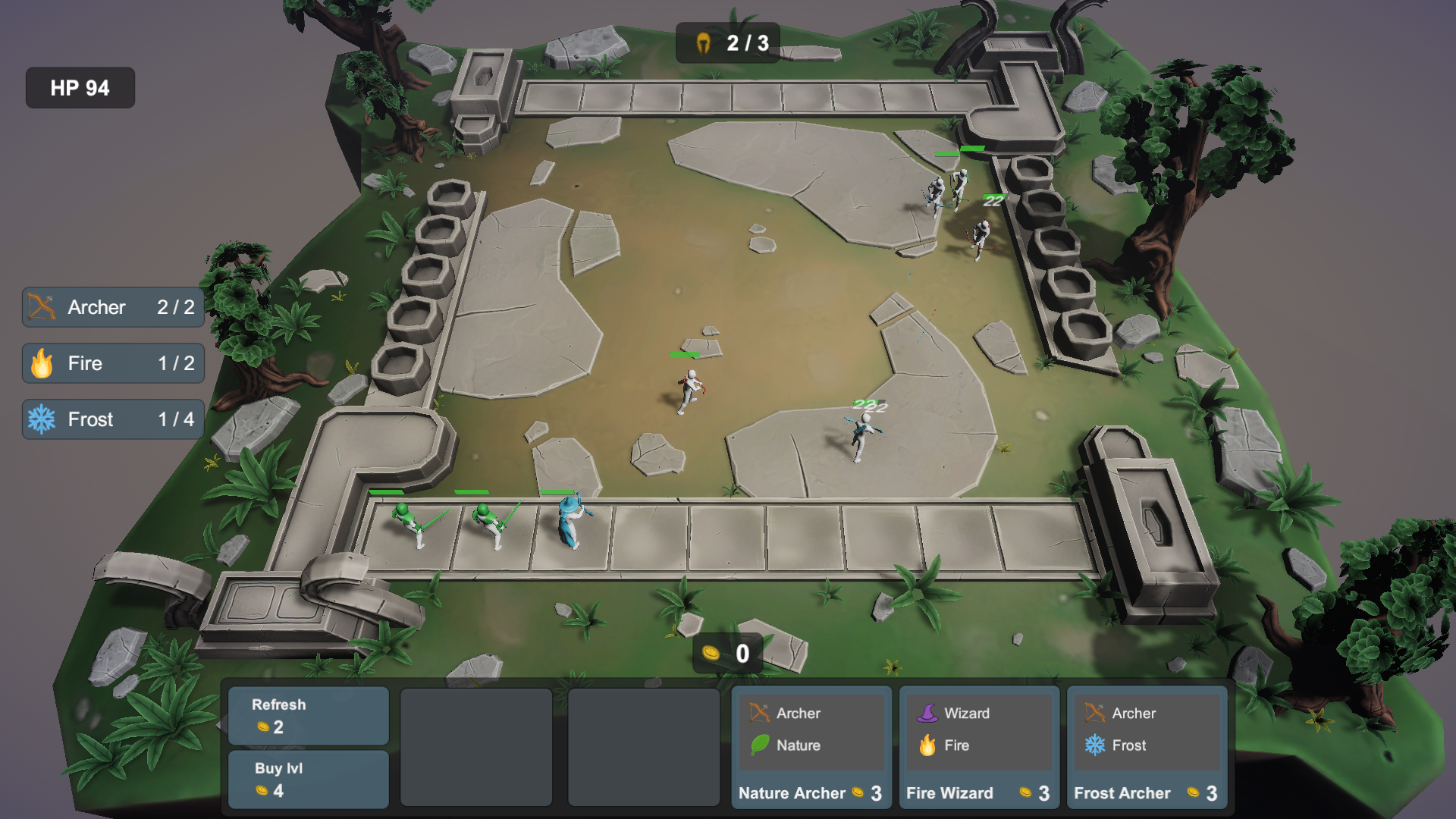This screenshot has width=1456, height=819.
Task: Inspect the Fire trait panel
Action: 113,363
